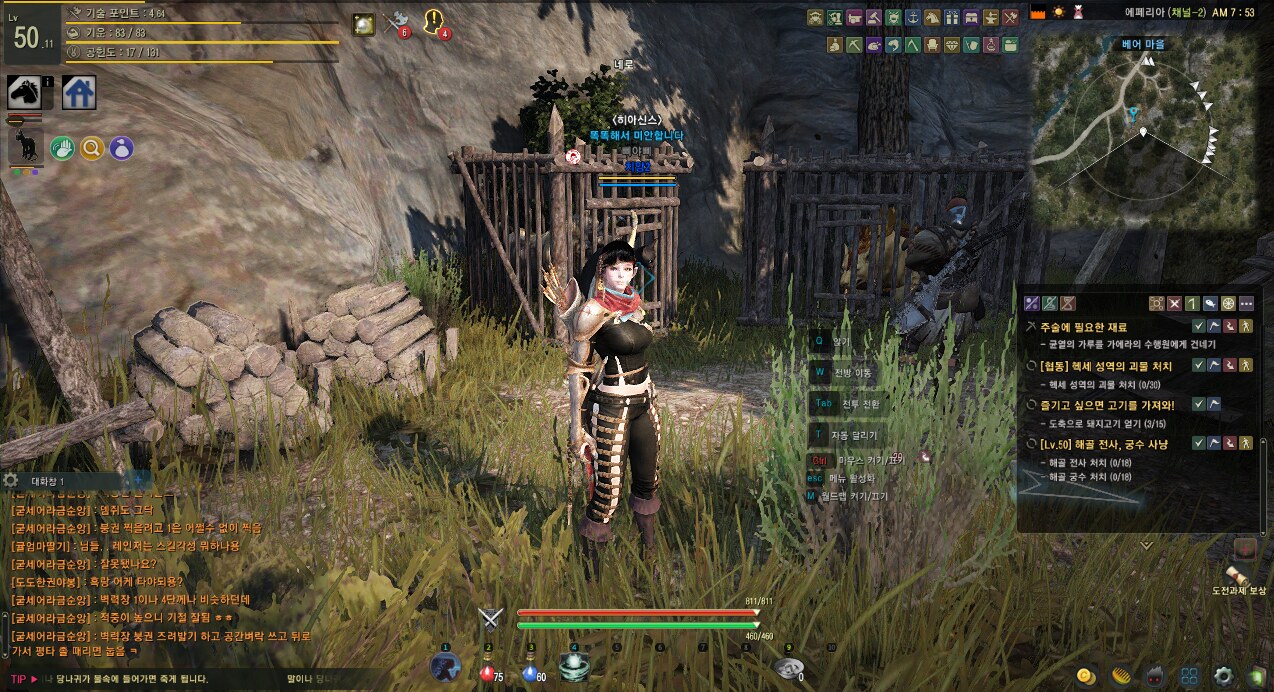This screenshot has width=1274, height=692.
Task: Open the chat window tab '대화창 1'
Action: click(x=48, y=481)
